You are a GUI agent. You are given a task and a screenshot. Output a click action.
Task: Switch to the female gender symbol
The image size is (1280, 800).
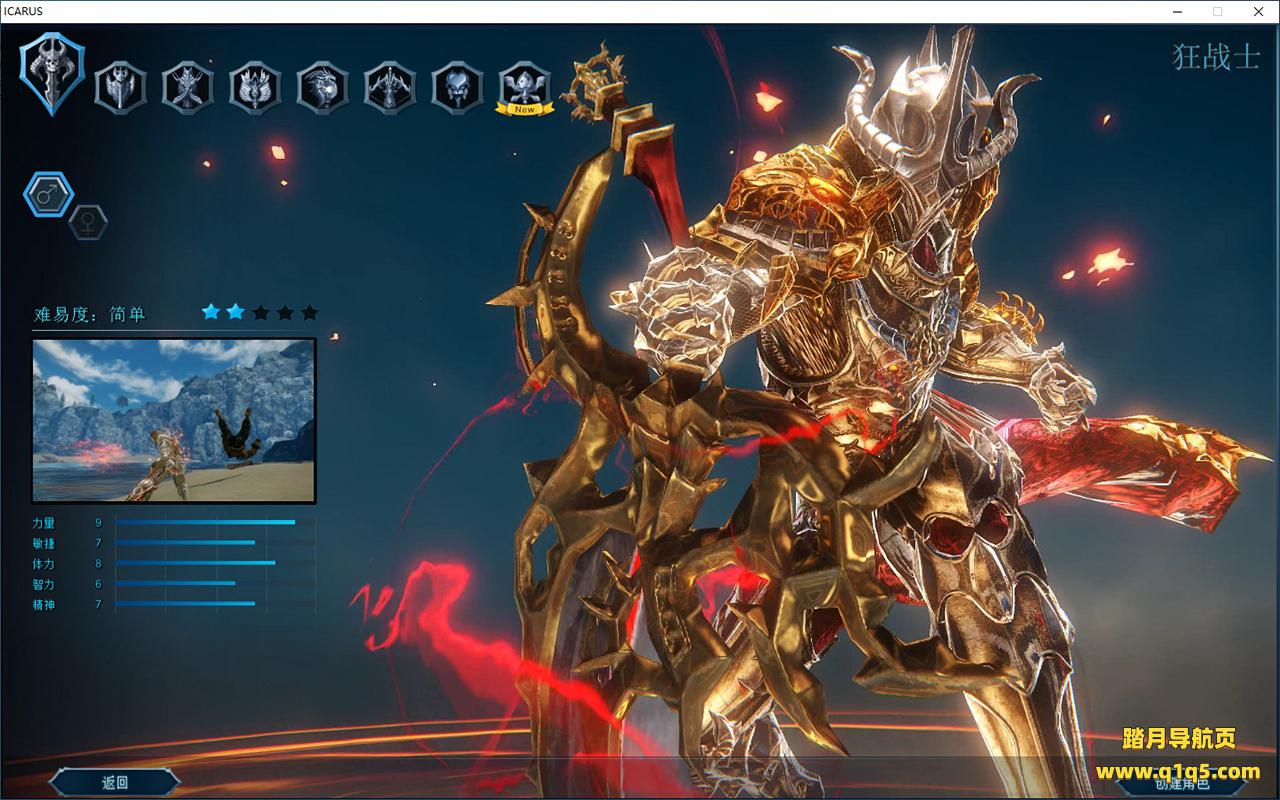(x=88, y=222)
